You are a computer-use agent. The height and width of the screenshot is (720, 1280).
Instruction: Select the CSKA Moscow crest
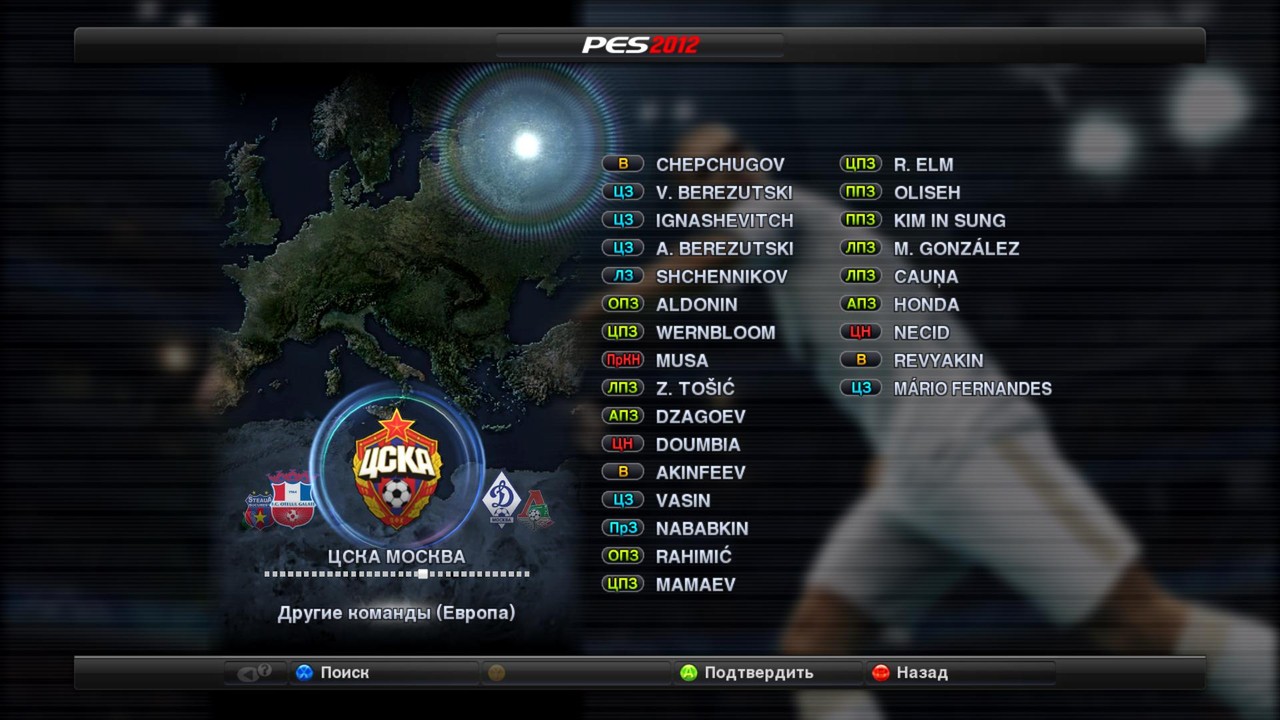pyautogui.click(x=397, y=467)
